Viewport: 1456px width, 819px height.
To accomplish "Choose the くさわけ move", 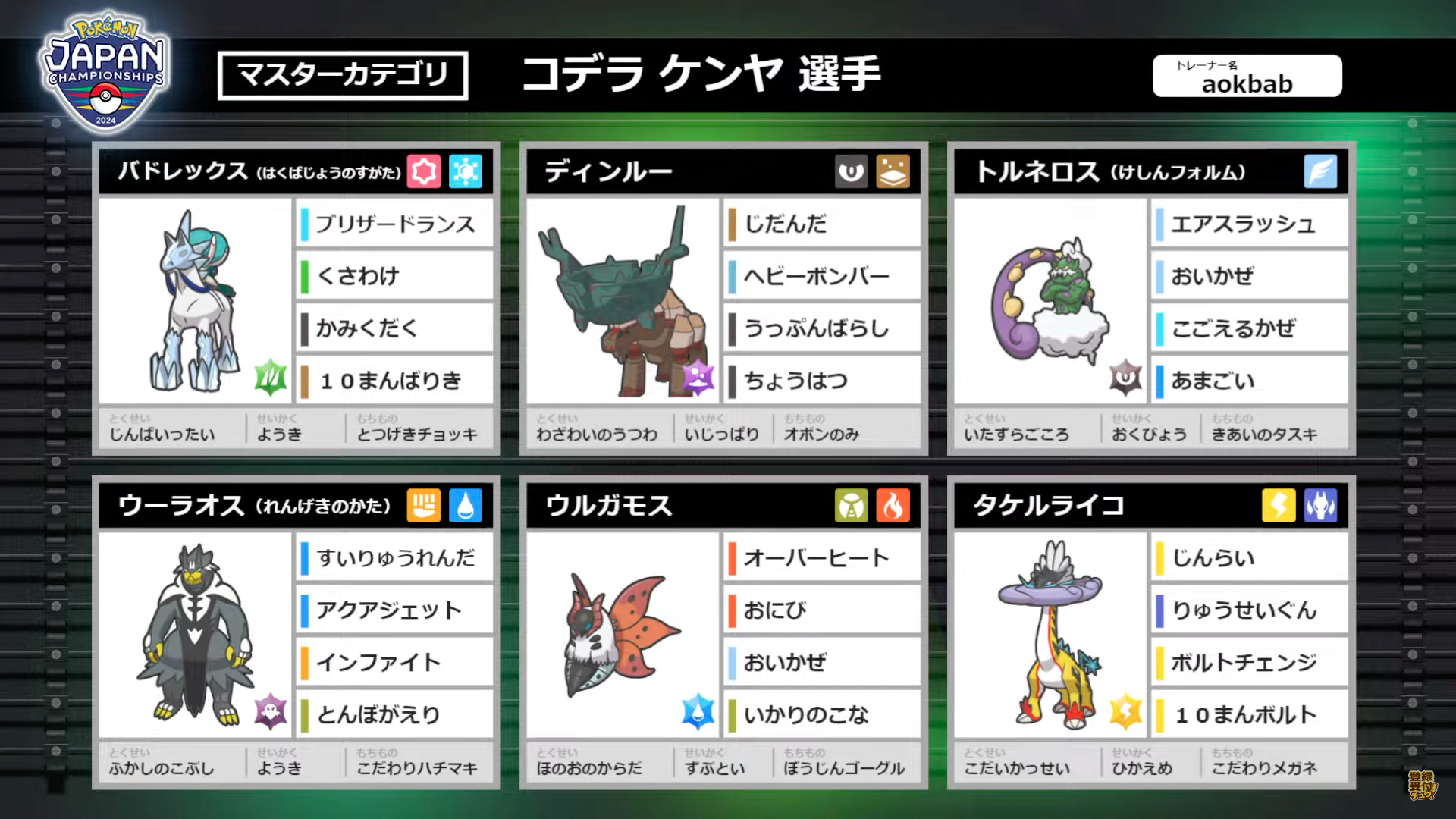I will coord(394,276).
